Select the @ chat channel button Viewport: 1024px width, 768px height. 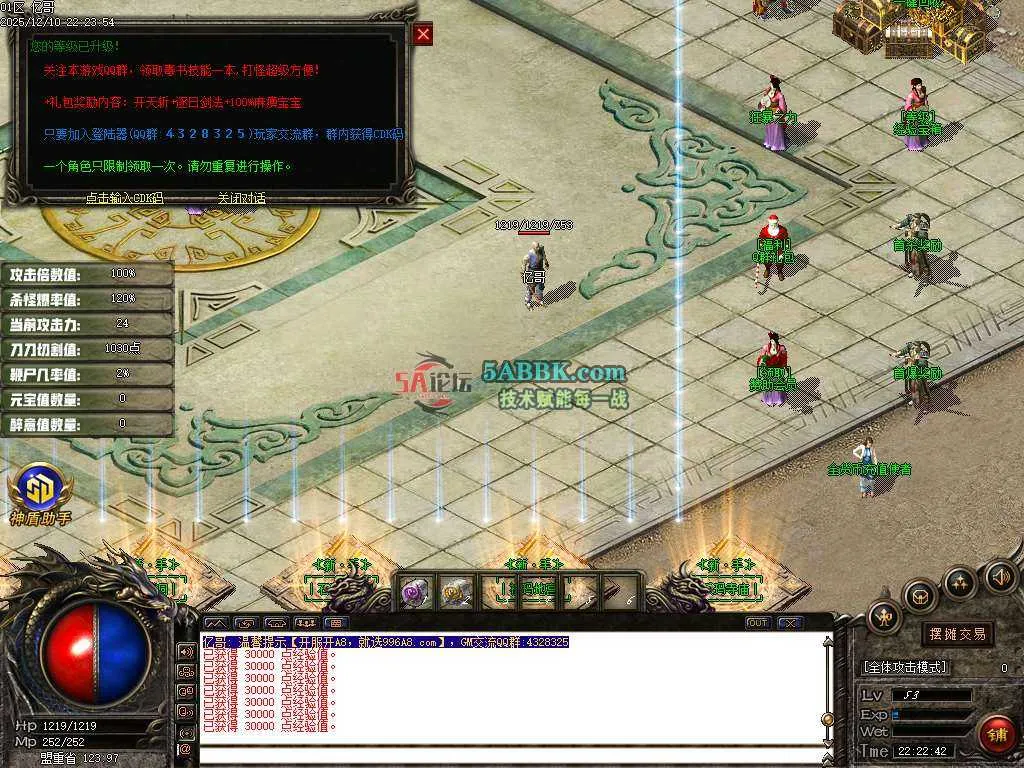[x=185, y=749]
